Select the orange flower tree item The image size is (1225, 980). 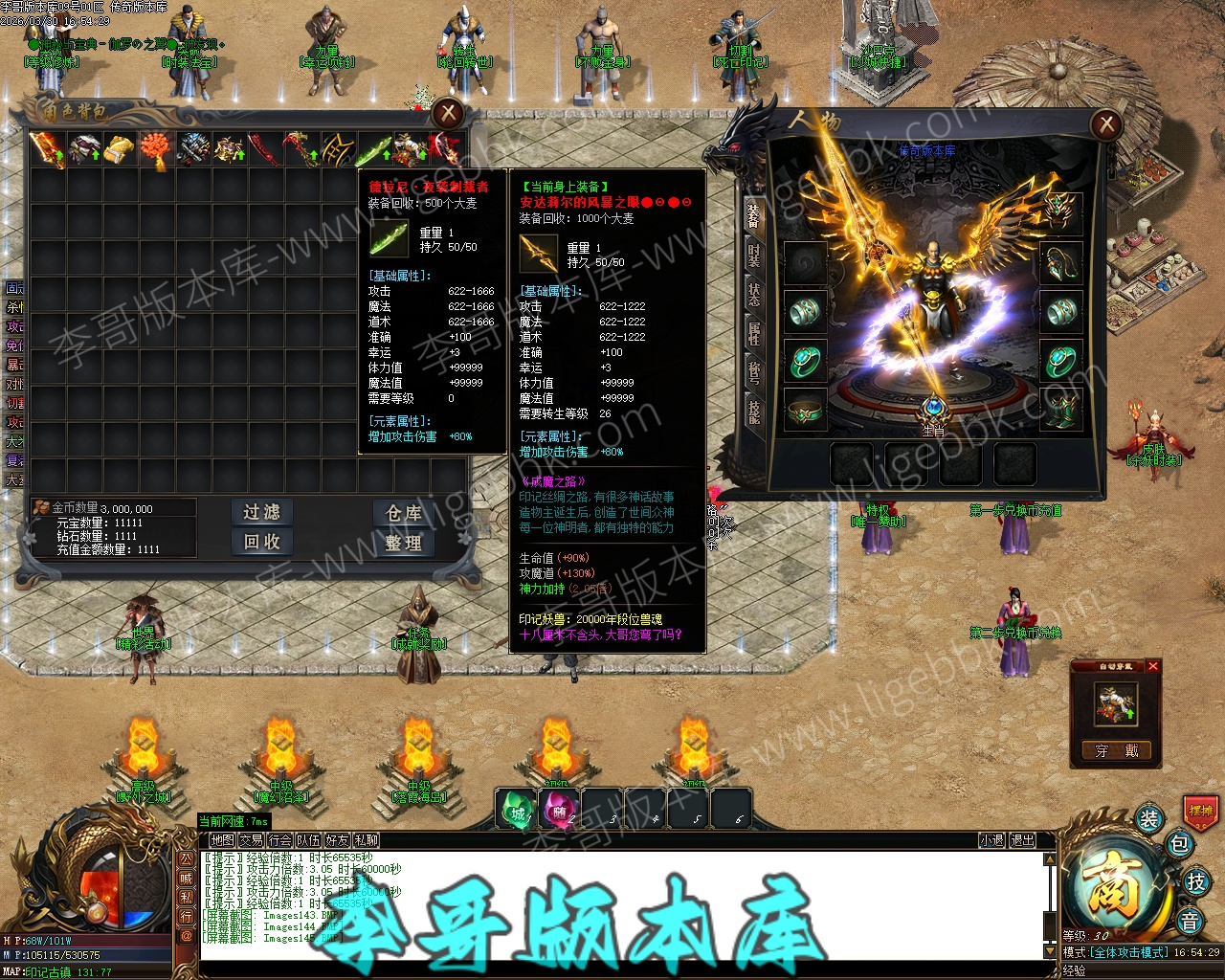[156, 150]
